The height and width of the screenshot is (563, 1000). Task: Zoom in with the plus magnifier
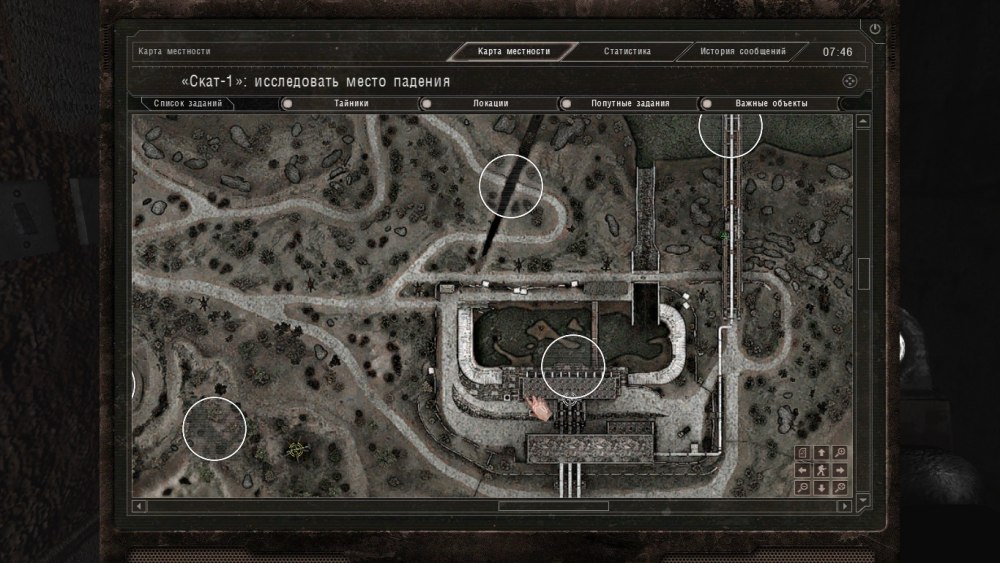point(840,452)
